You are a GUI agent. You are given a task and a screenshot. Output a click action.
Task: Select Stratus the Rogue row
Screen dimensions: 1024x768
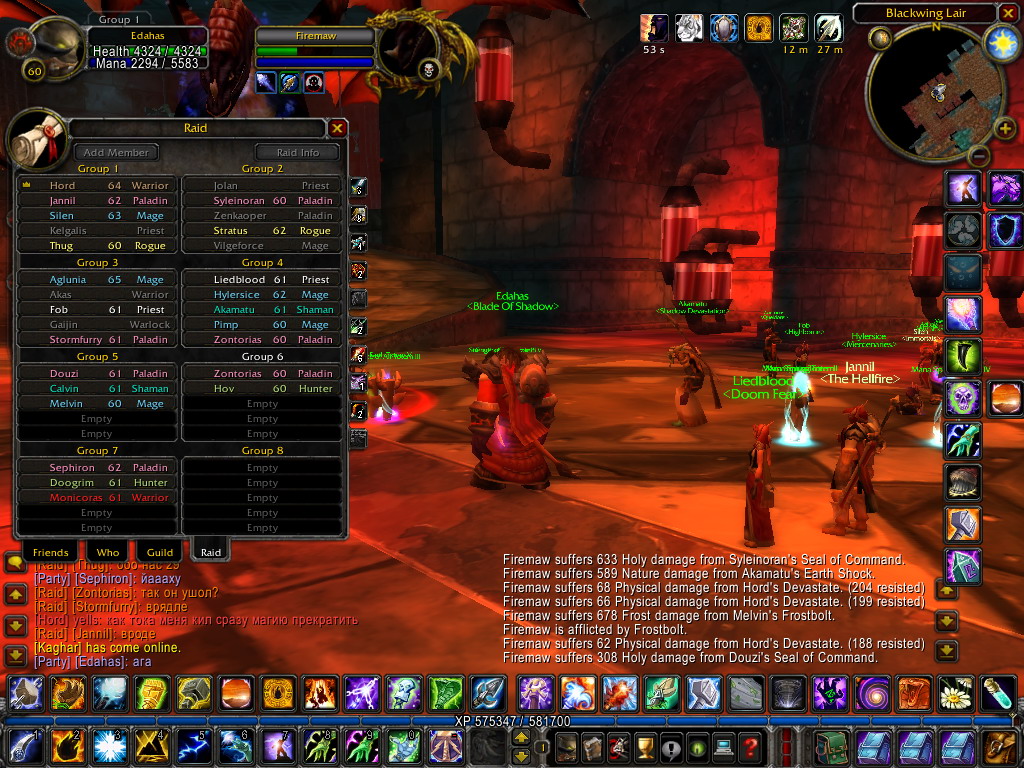(x=260, y=230)
